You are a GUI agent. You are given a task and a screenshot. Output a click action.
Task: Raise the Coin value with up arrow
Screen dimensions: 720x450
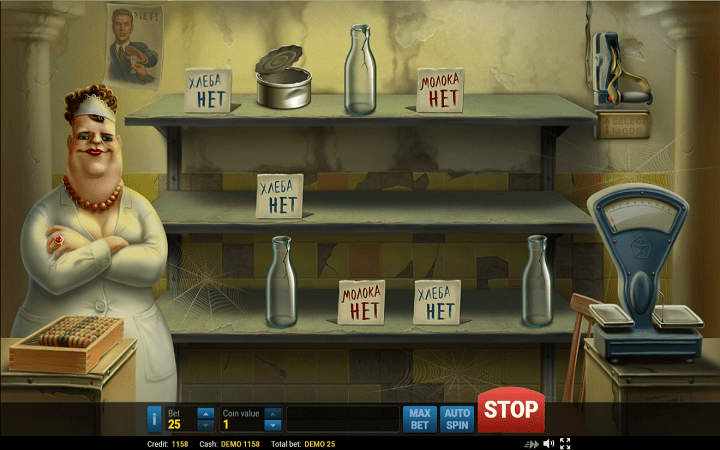click(x=272, y=413)
